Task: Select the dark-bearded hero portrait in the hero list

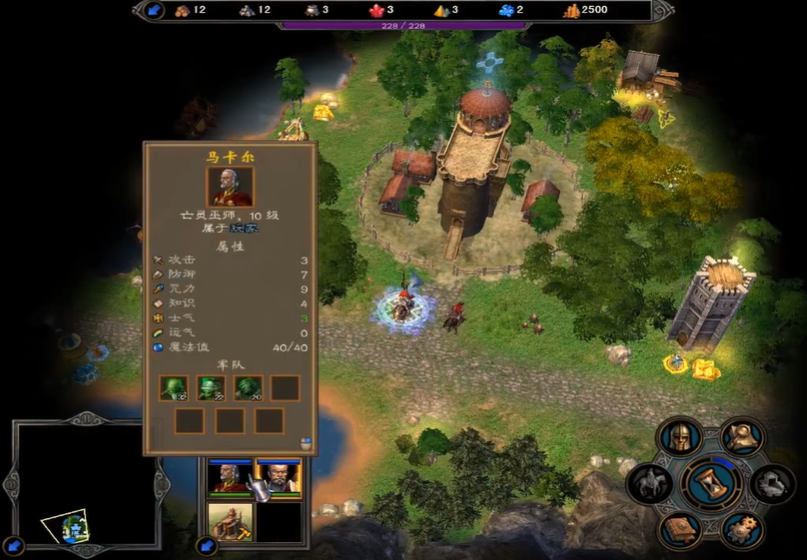Action: click(278, 478)
